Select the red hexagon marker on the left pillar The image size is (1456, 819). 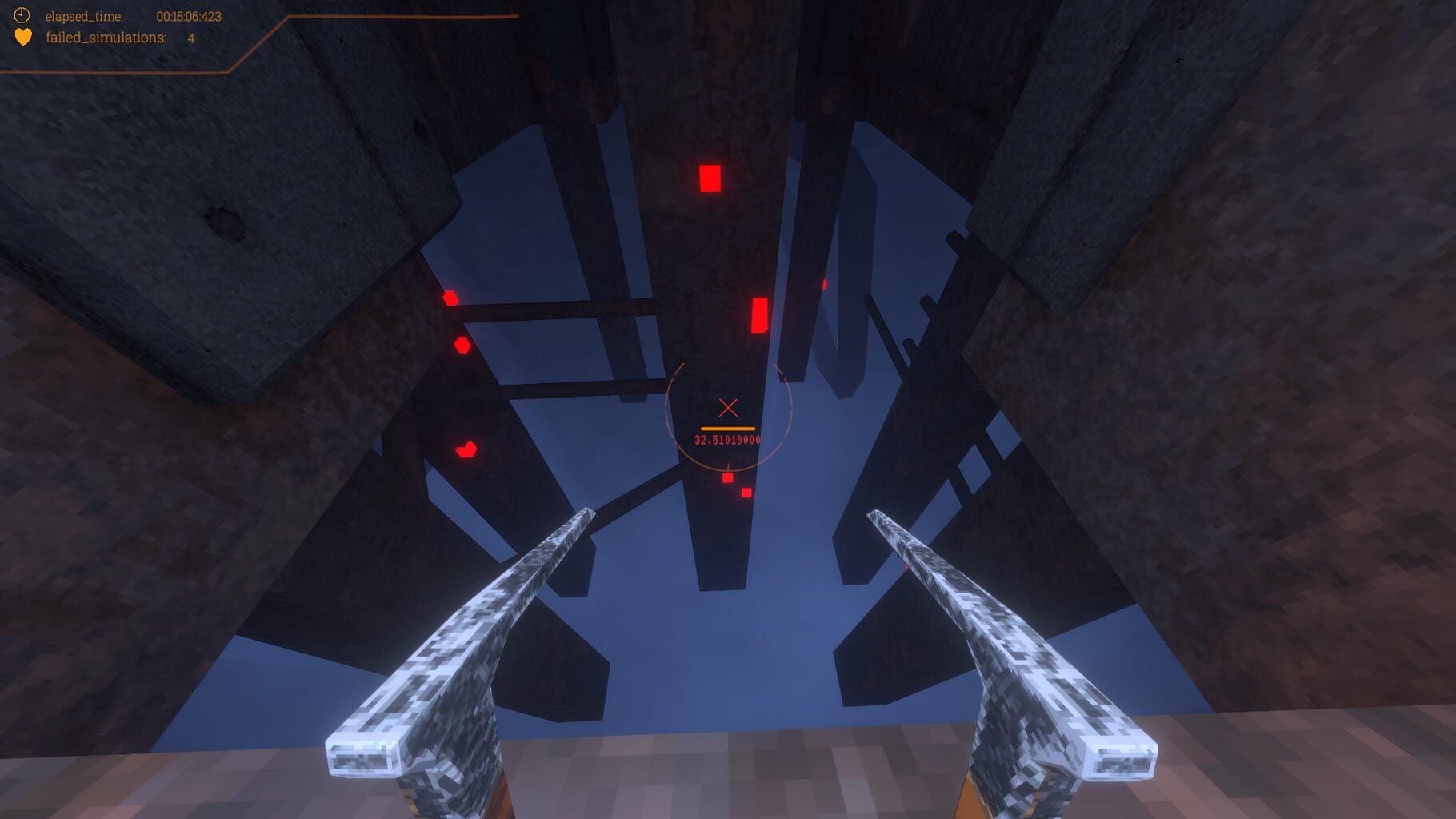point(462,346)
